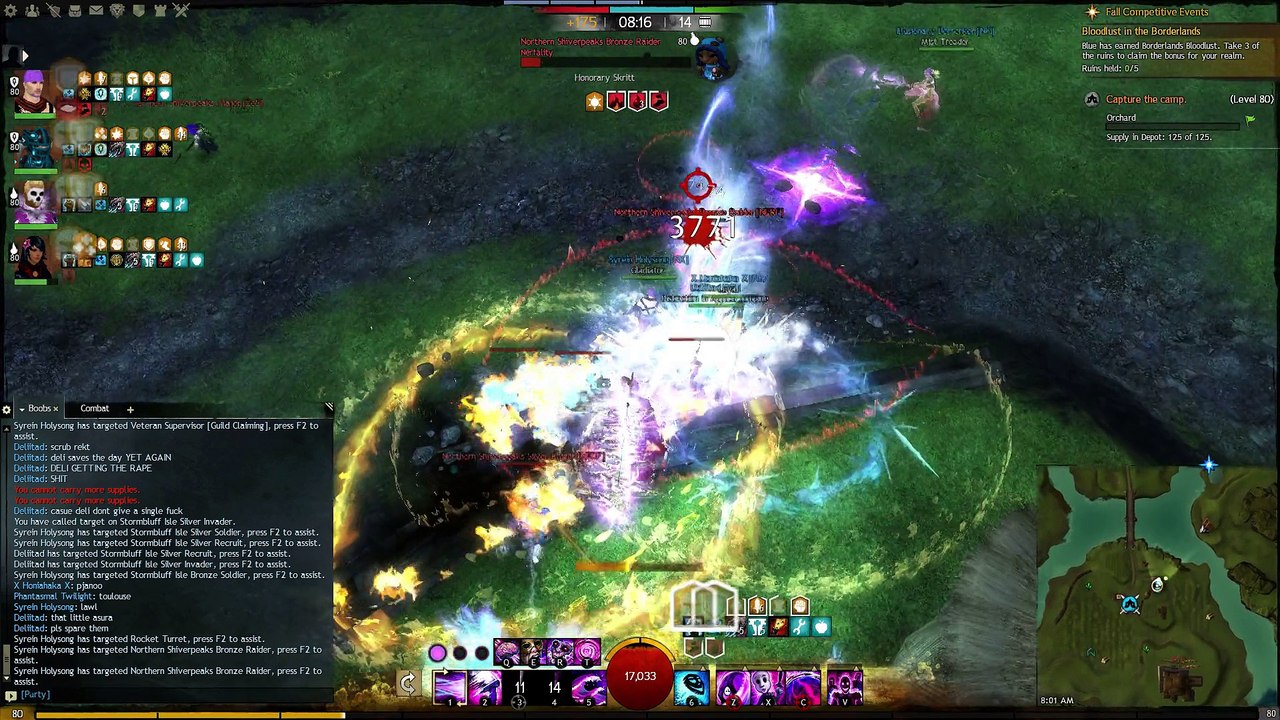Image resolution: width=1280 pixels, height=720 pixels.
Task: Open the game menu gear icon
Action: point(11,11)
